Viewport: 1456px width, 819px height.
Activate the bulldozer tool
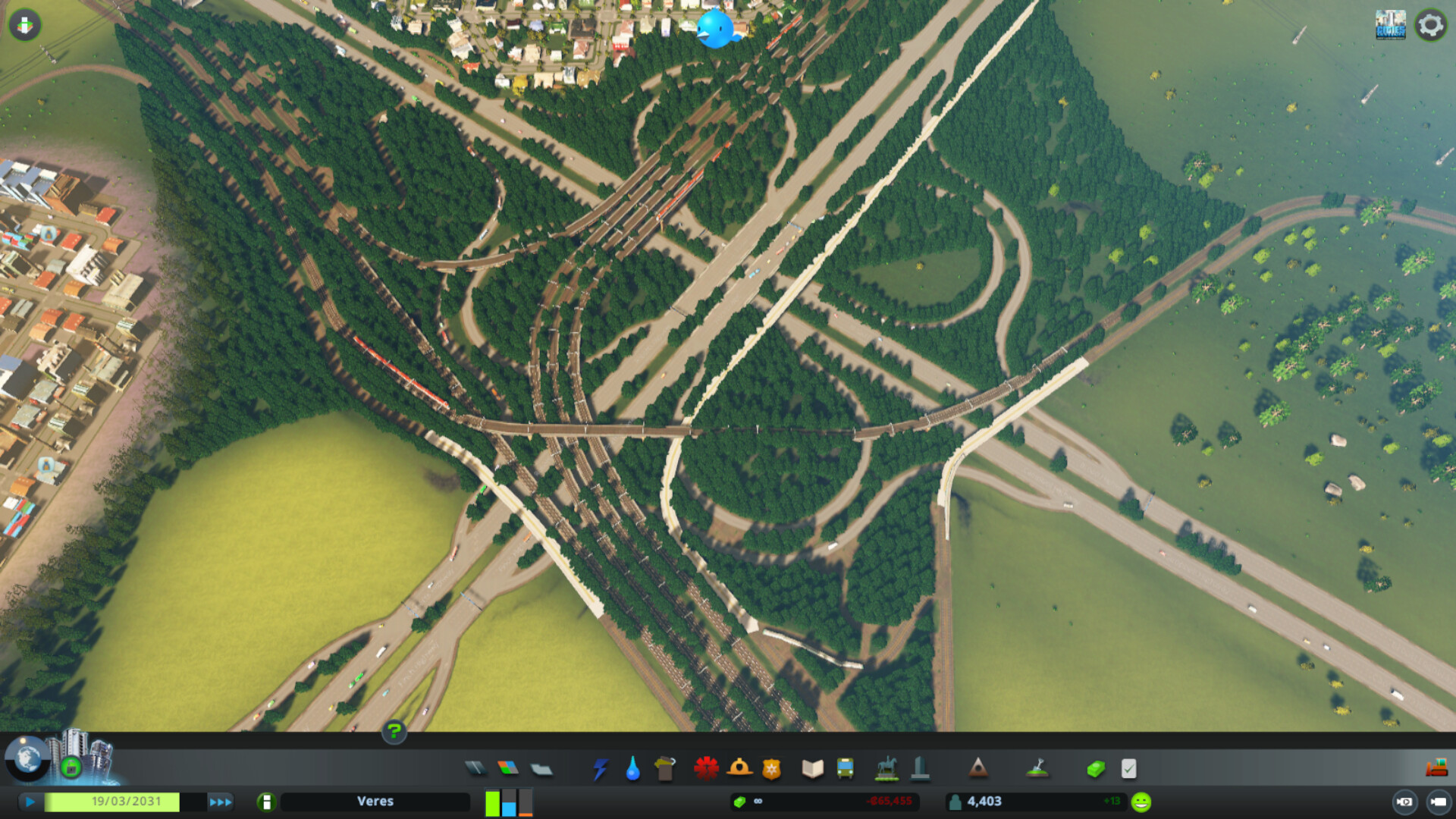tap(1436, 767)
